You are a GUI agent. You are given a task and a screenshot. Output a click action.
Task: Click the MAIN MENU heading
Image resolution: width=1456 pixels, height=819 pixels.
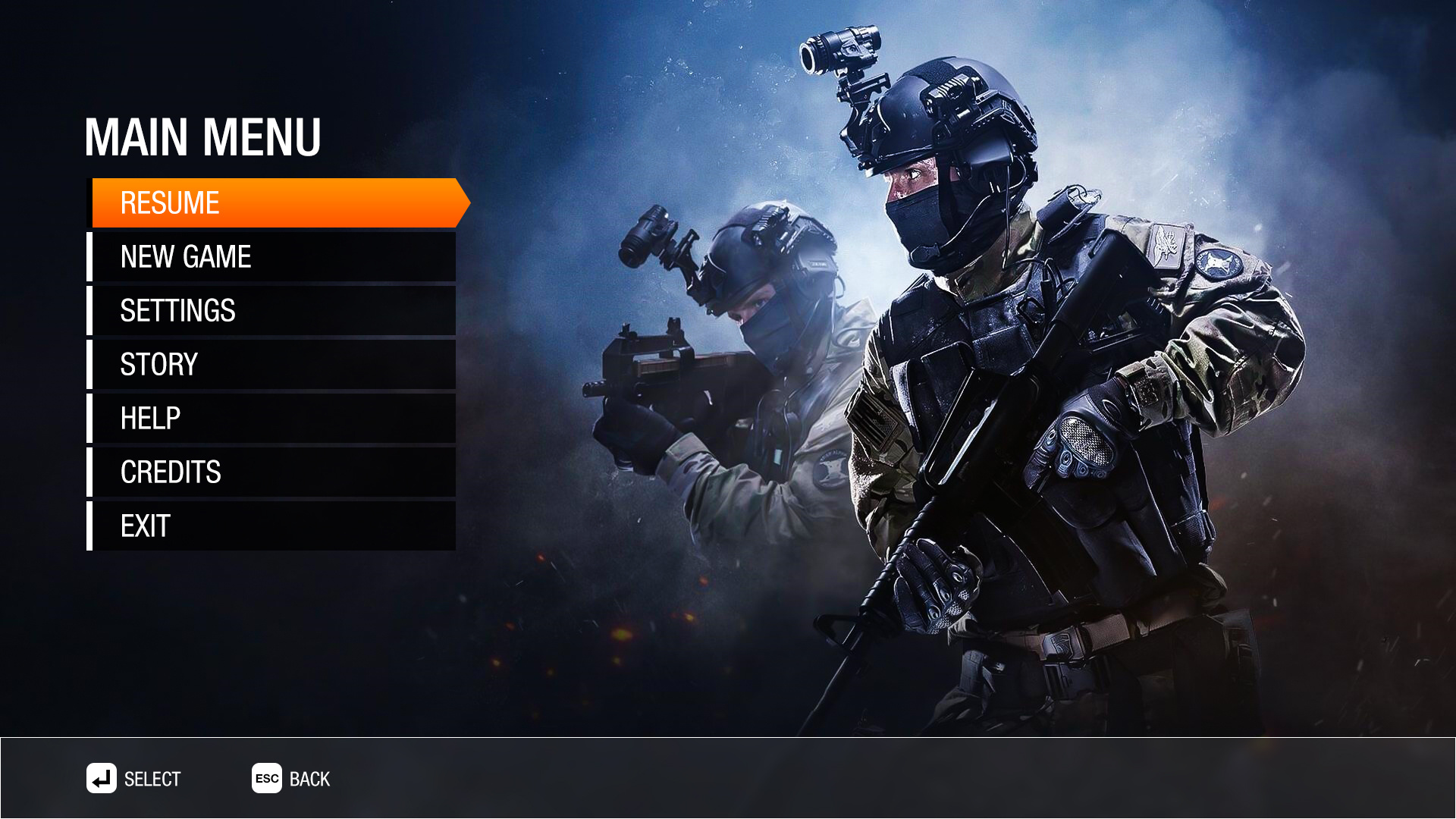203,137
